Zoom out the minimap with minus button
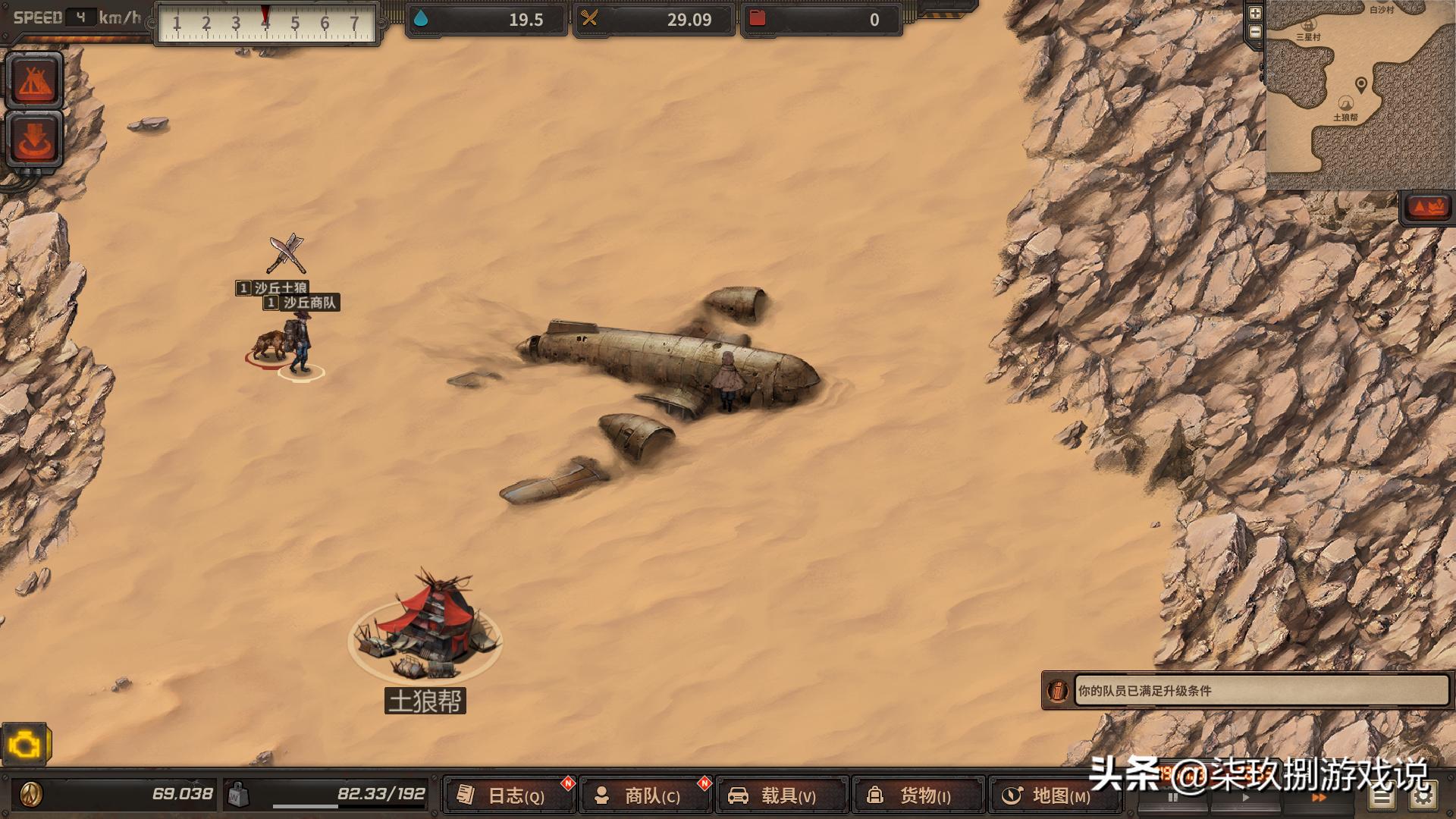 pos(1255,32)
